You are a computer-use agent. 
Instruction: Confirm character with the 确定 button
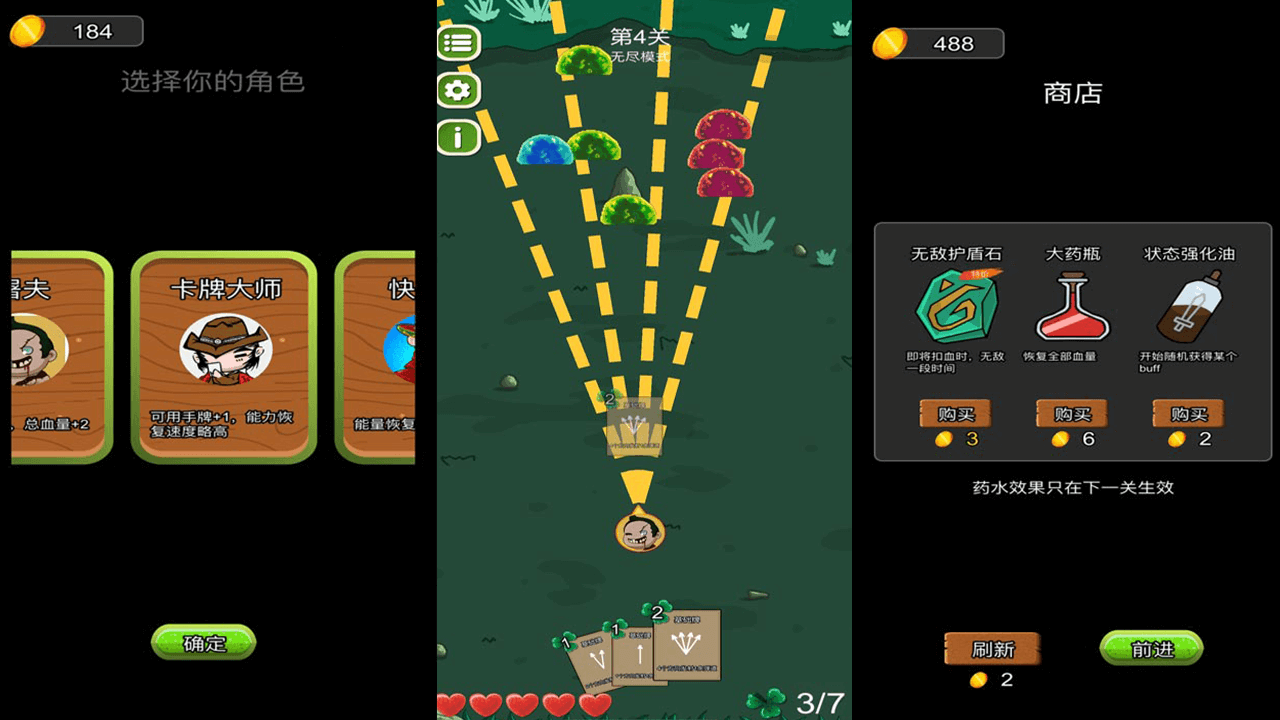click(x=204, y=643)
